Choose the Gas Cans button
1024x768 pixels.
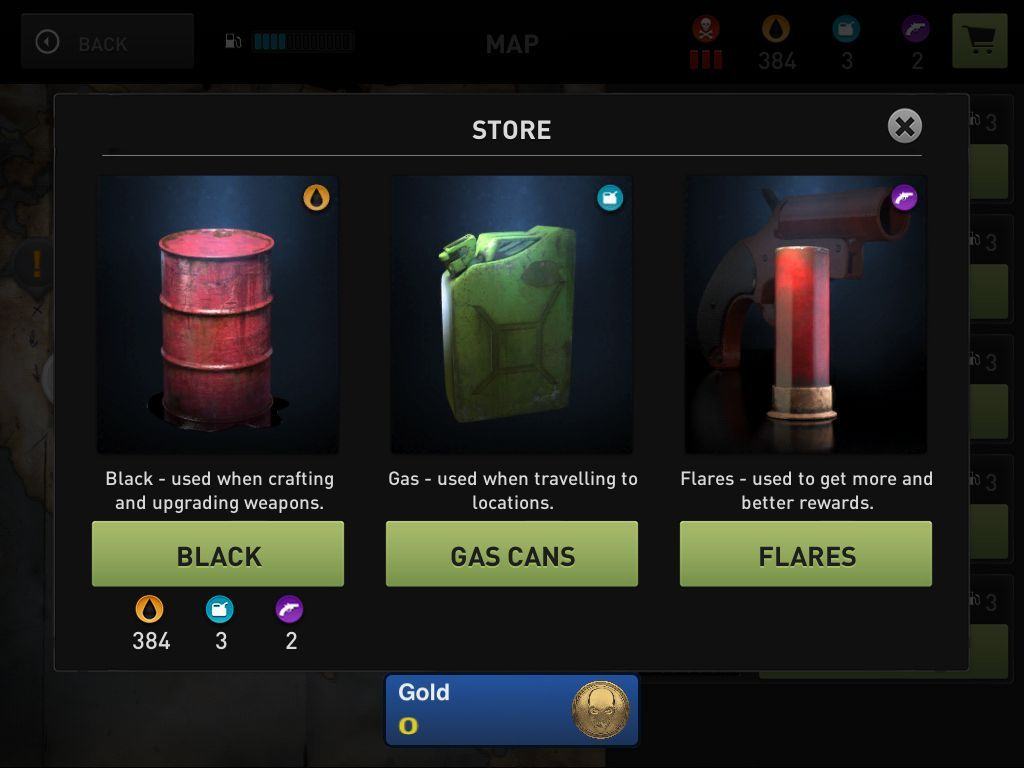point(512,554)
